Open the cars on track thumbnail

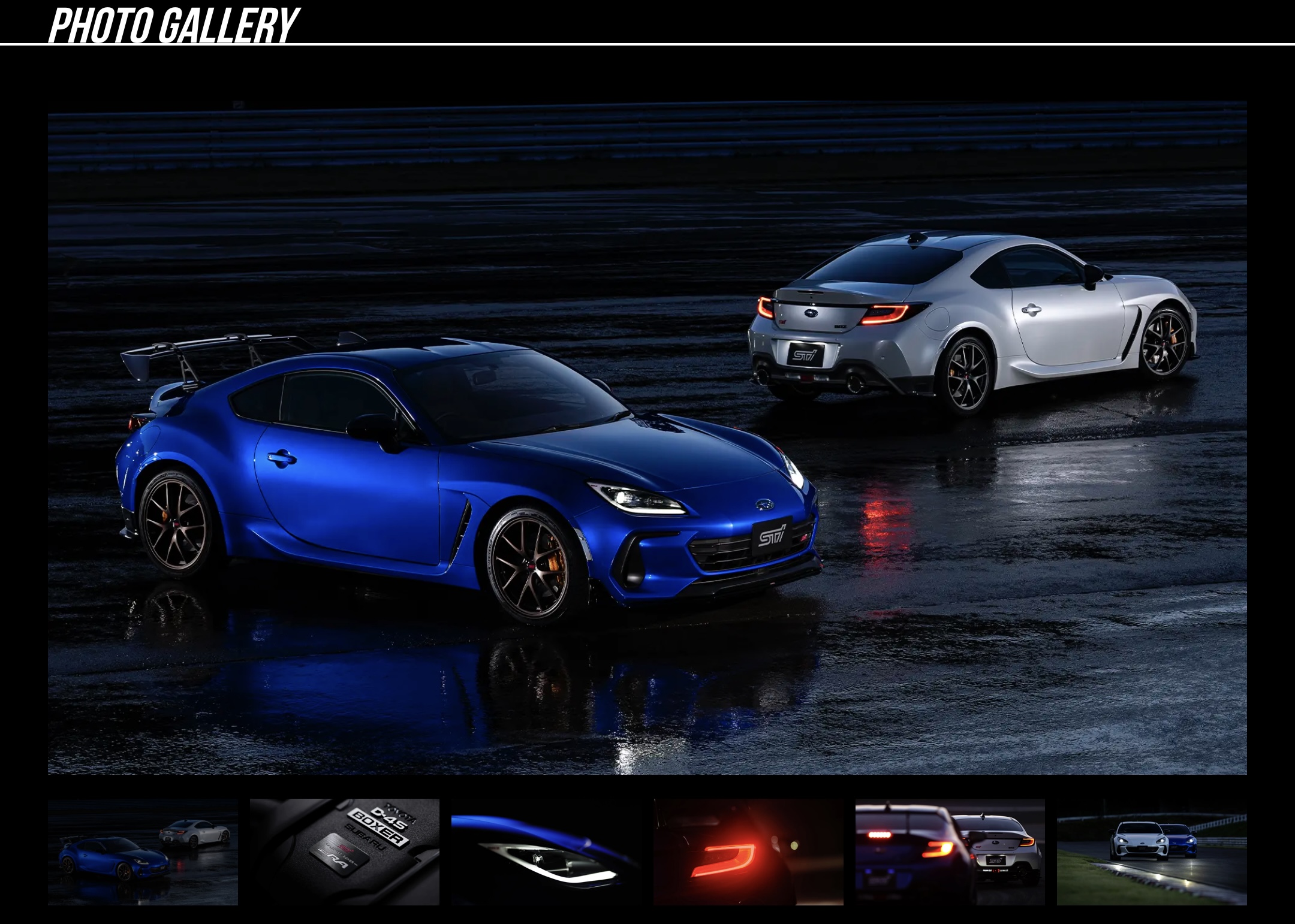1152,851
